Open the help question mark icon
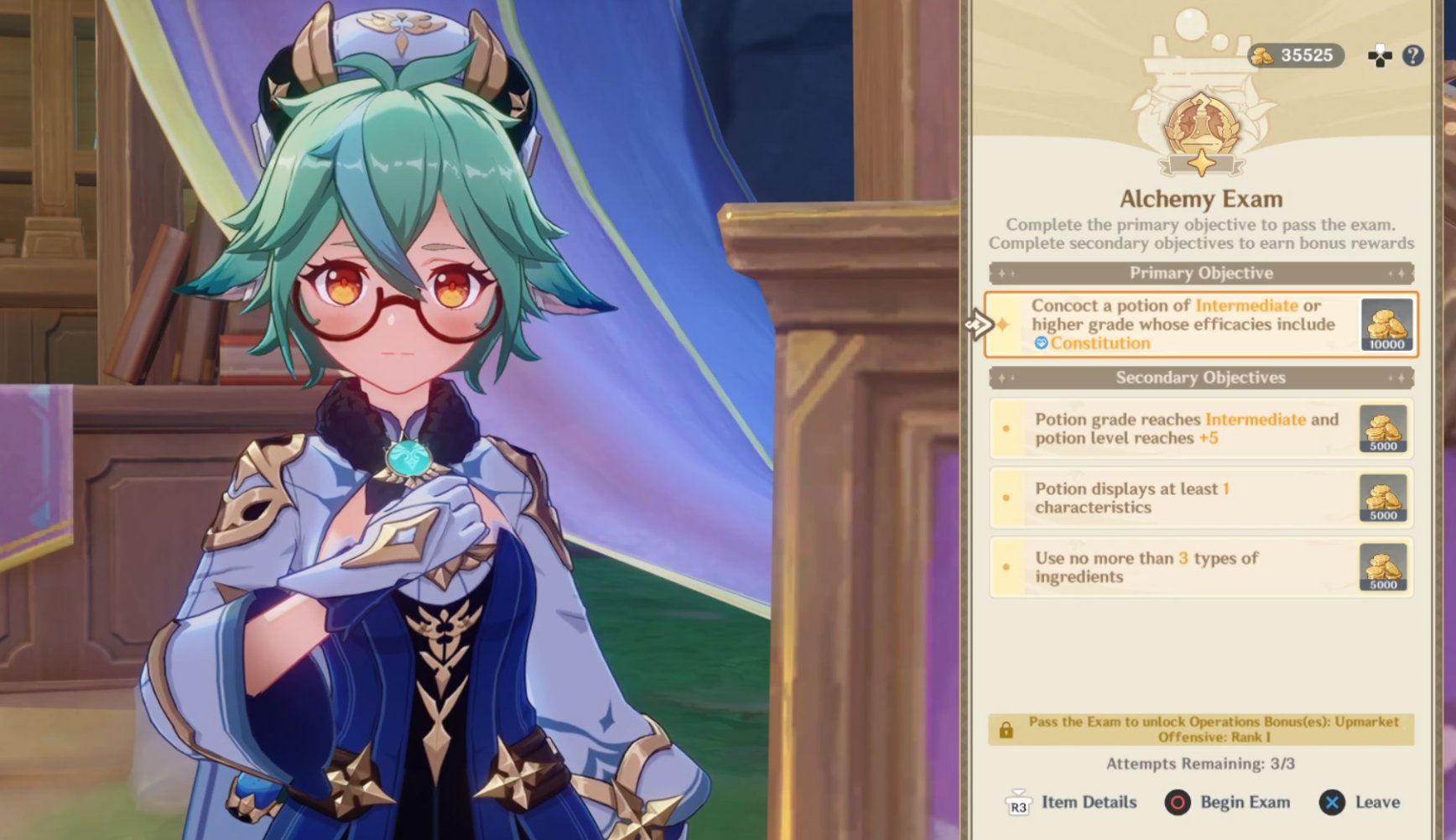The width and height of the screenshot is (1456, 840). click(x=1415, y=55)
